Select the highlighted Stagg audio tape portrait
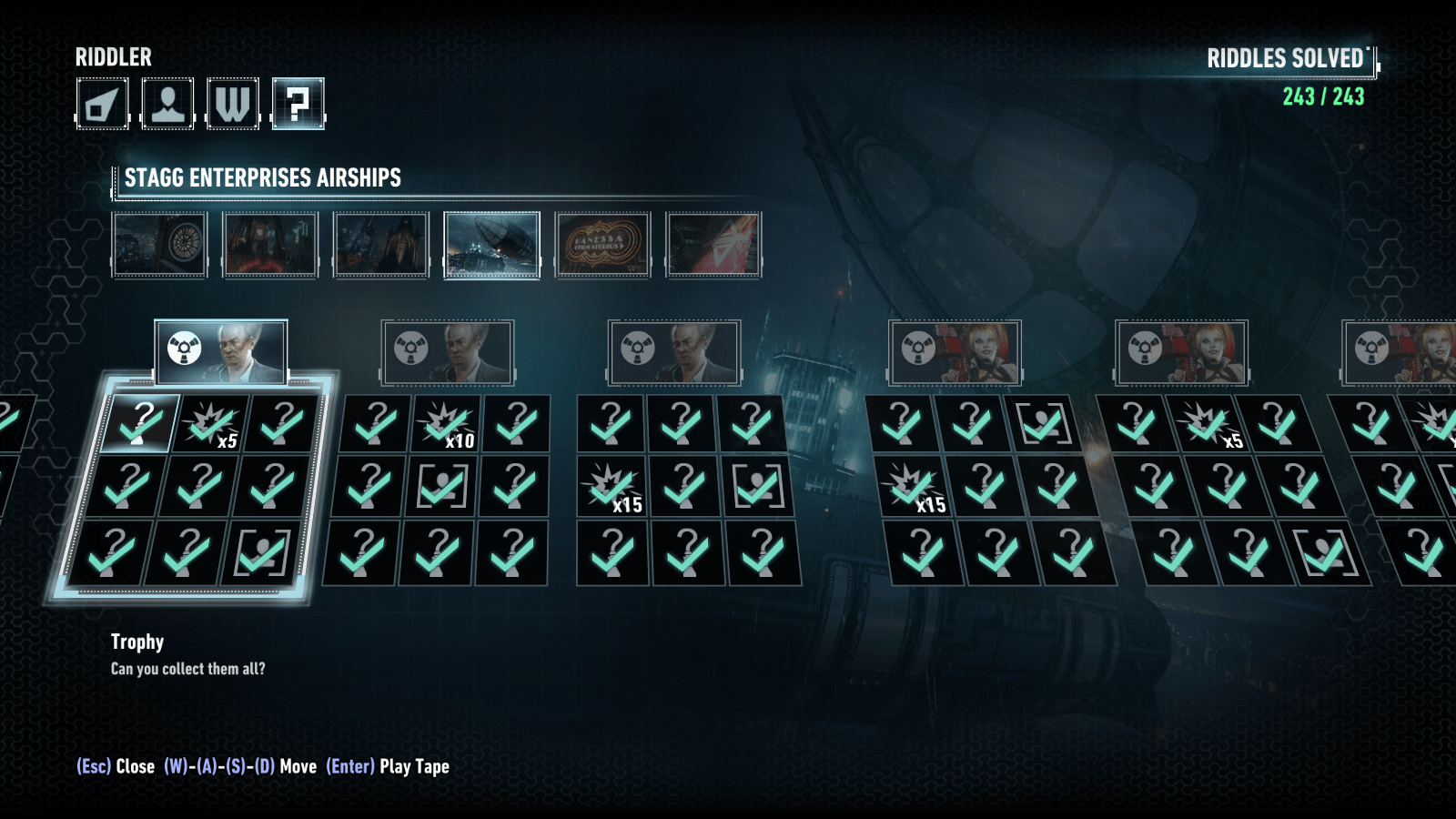This screenshot has width=1456, height=819. 221,351
